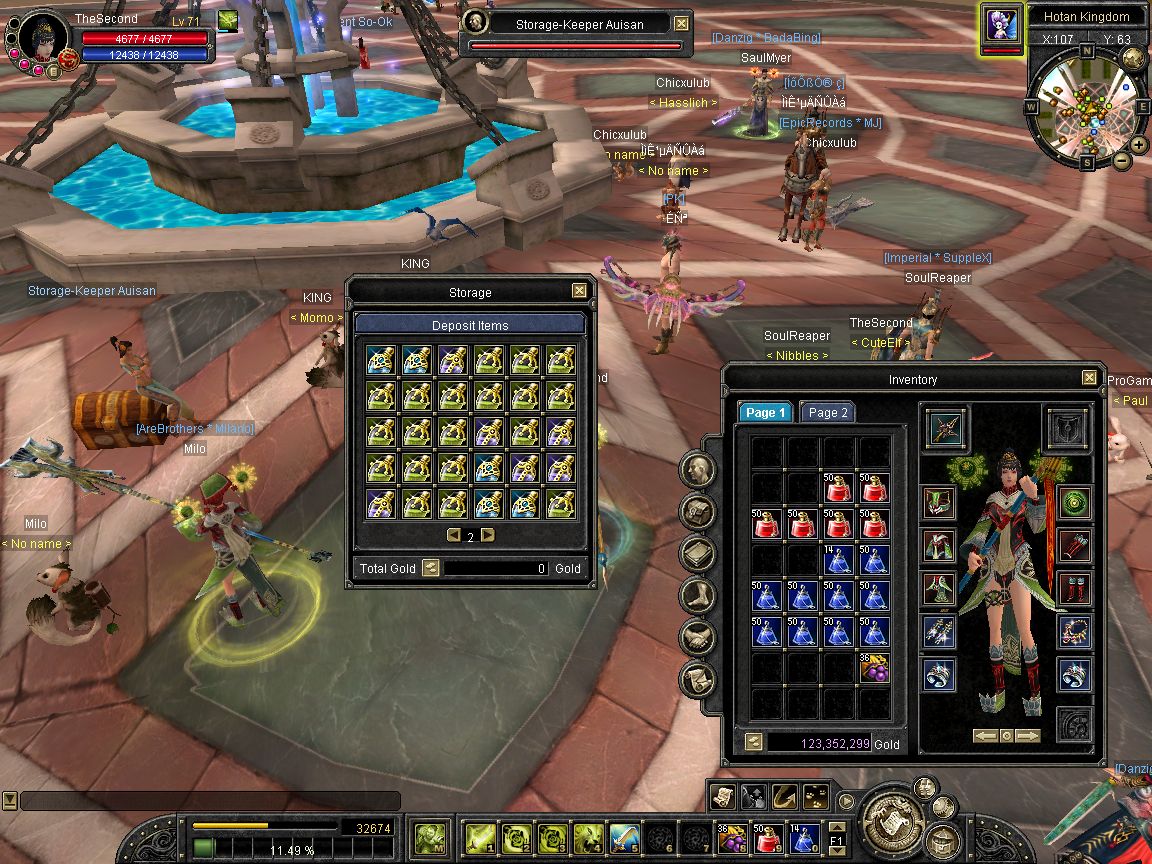Screen dimensions: 1152x864
Task: Click the inventory gold transfer button
Action: coord(752,743)
